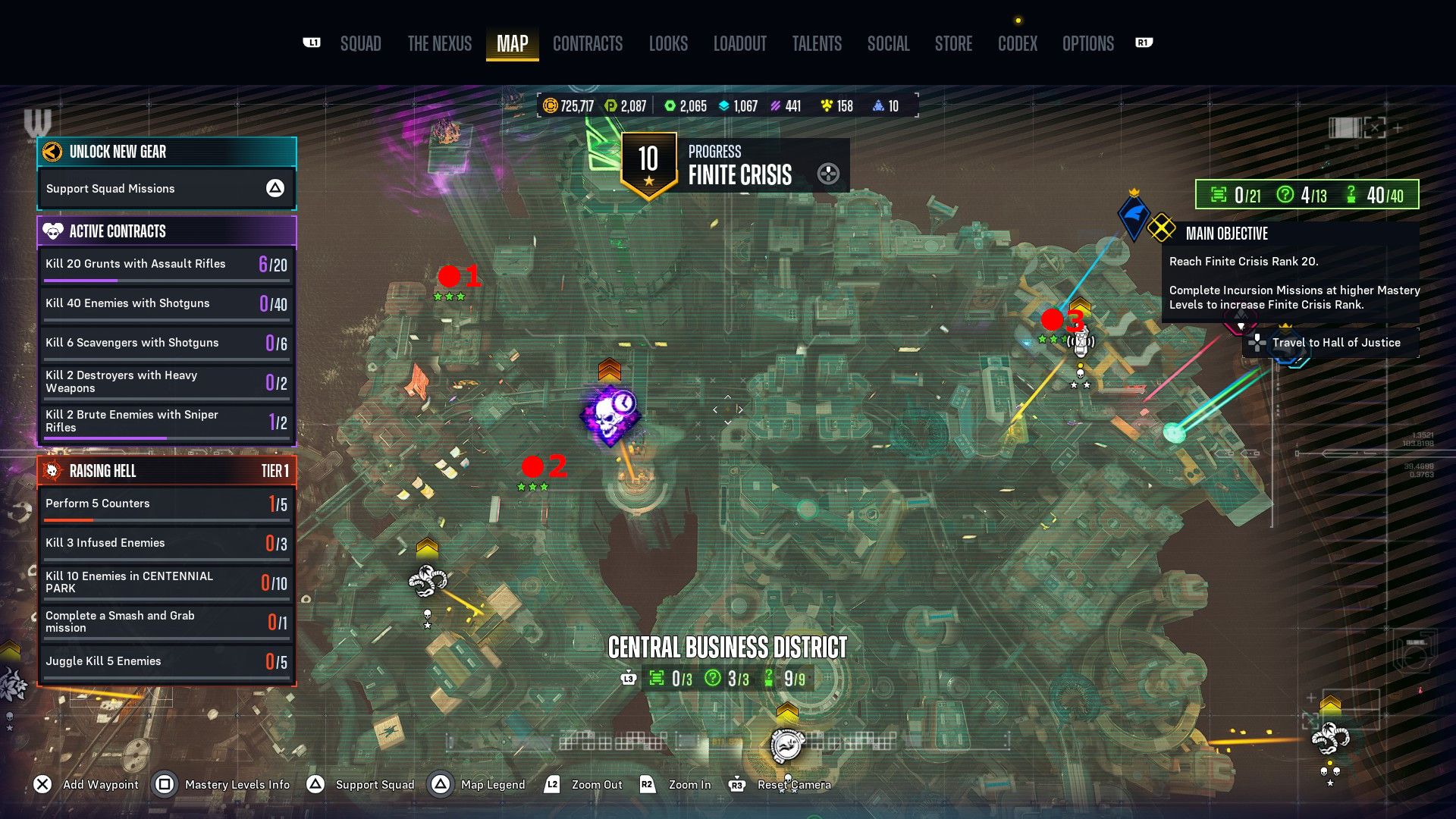Viewport: 1456px width, 819px height.
Task: Click the question-mark collectible icon showing 3/3
Action: point(711,679)
